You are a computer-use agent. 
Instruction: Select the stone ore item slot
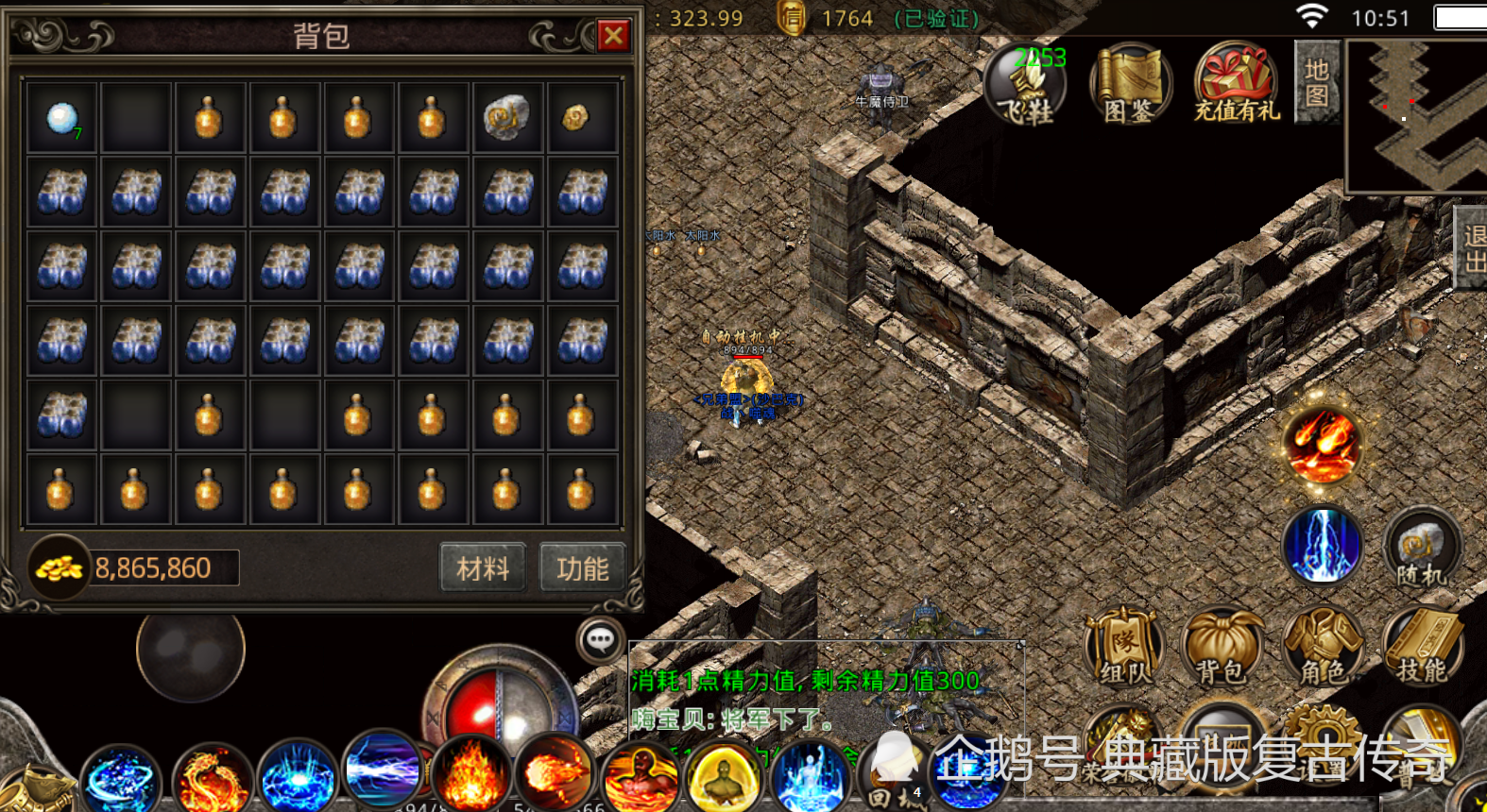coord(507,118)
